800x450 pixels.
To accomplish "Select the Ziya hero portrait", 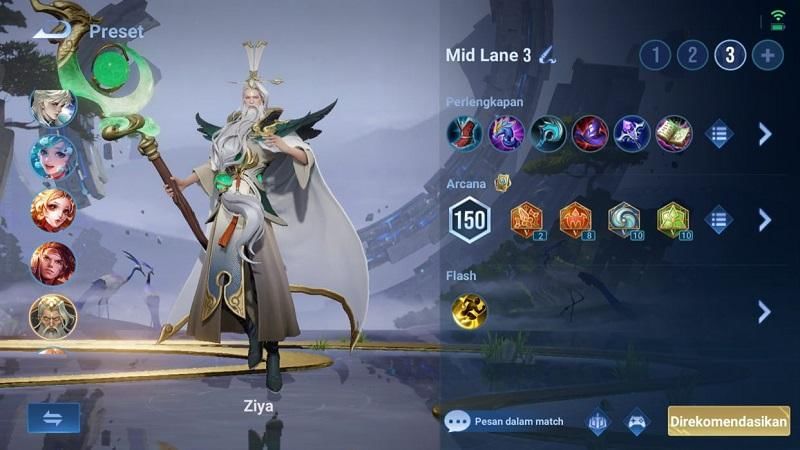I will pos(52,316).
